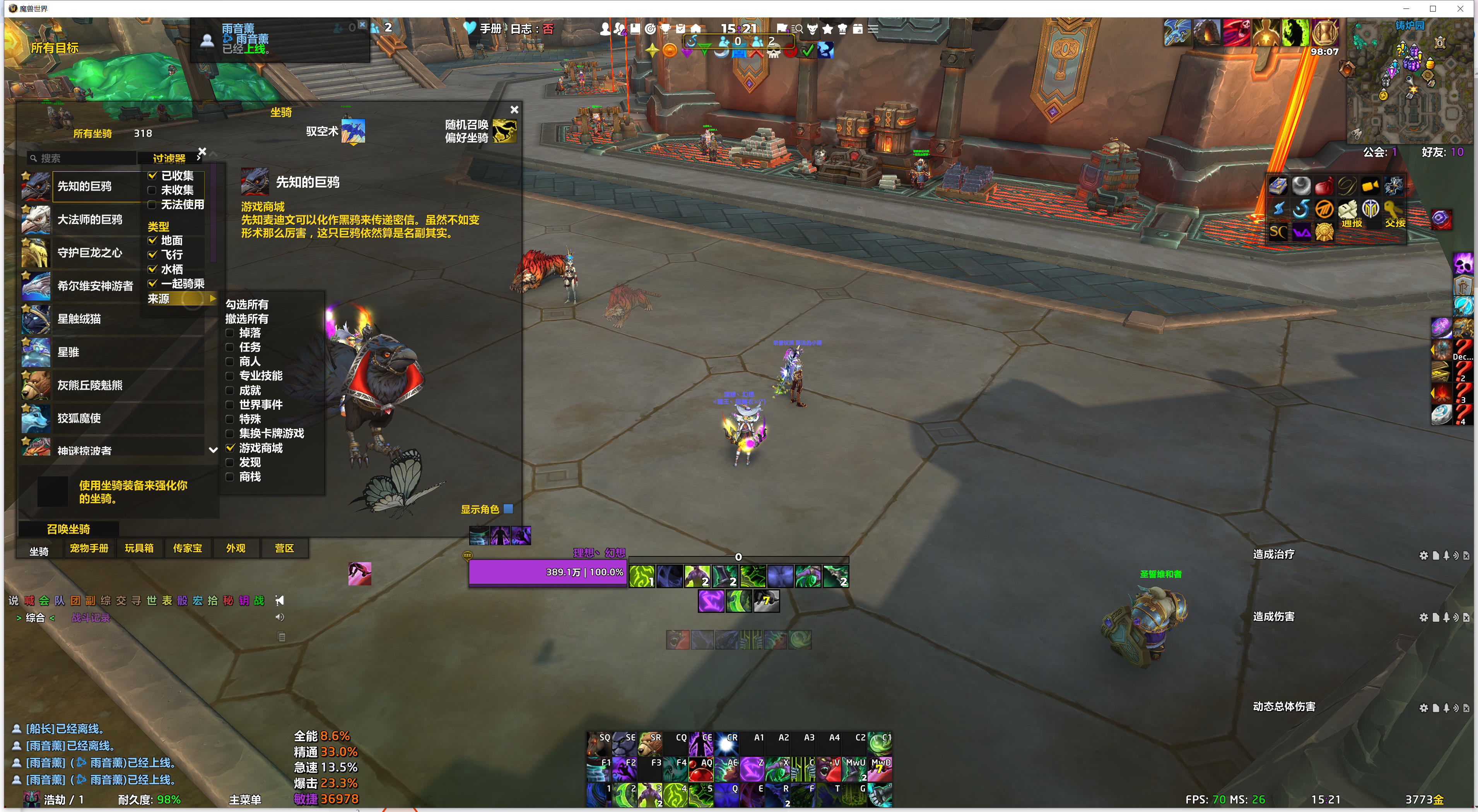Close the mount journal window
Viewport: 1478px width, 812px height.
point(514,109)
